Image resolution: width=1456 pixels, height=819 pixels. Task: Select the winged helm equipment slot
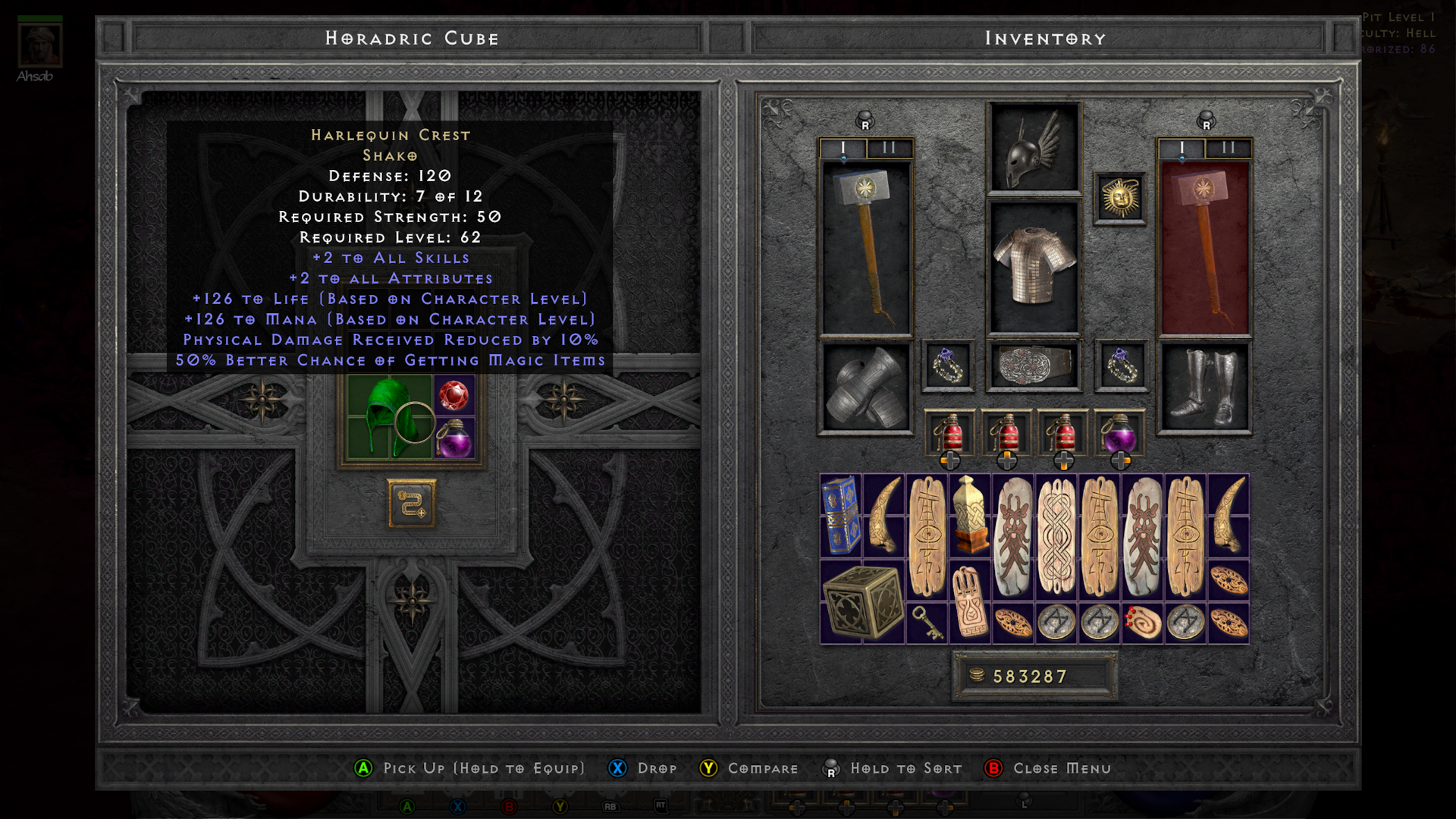(1034, 149)
